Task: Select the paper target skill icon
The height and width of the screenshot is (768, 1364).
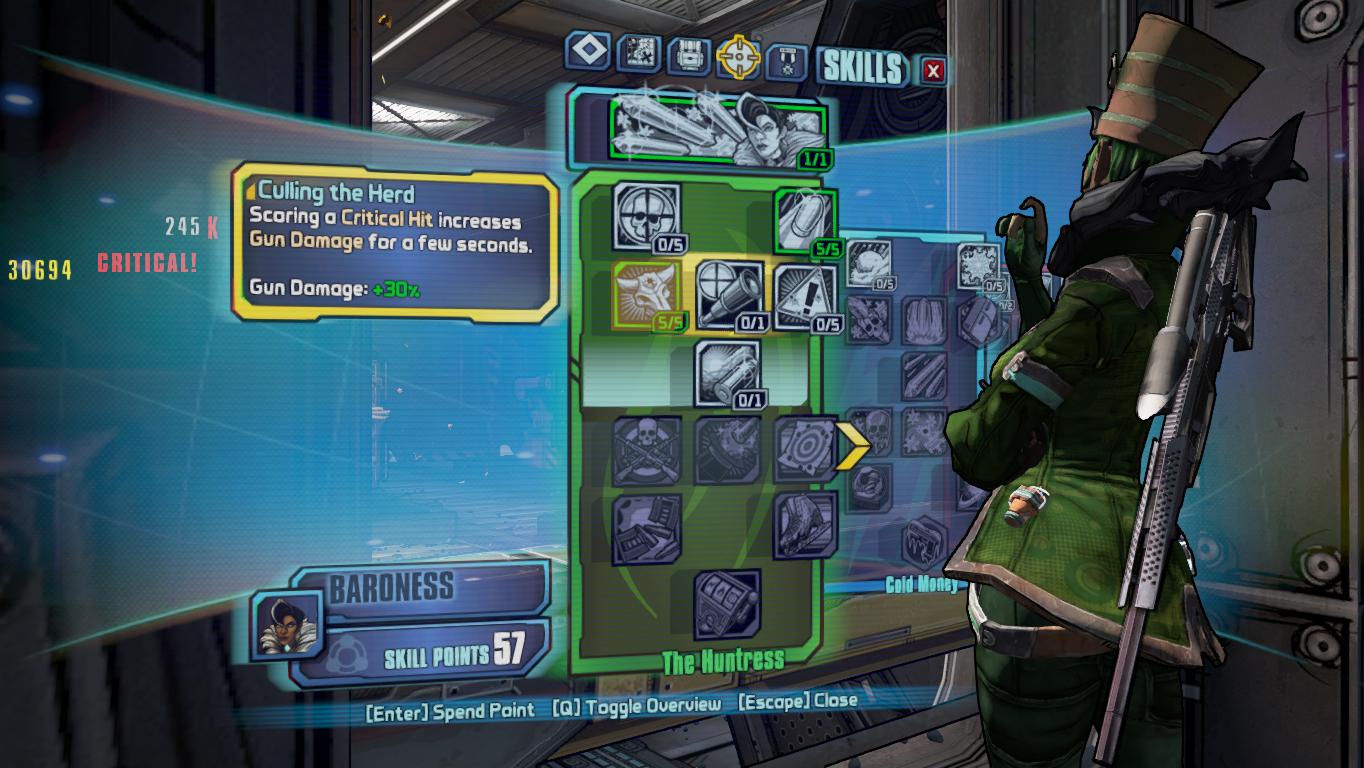Action: point(805,449)
